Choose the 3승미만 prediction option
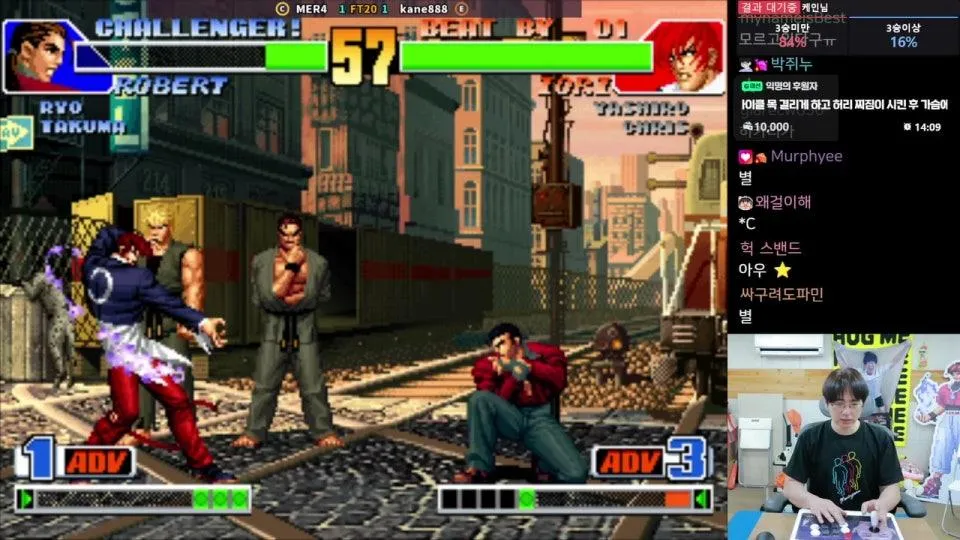Screen dimensions: 960x540 pyautogui.click(x=792, y=36)
